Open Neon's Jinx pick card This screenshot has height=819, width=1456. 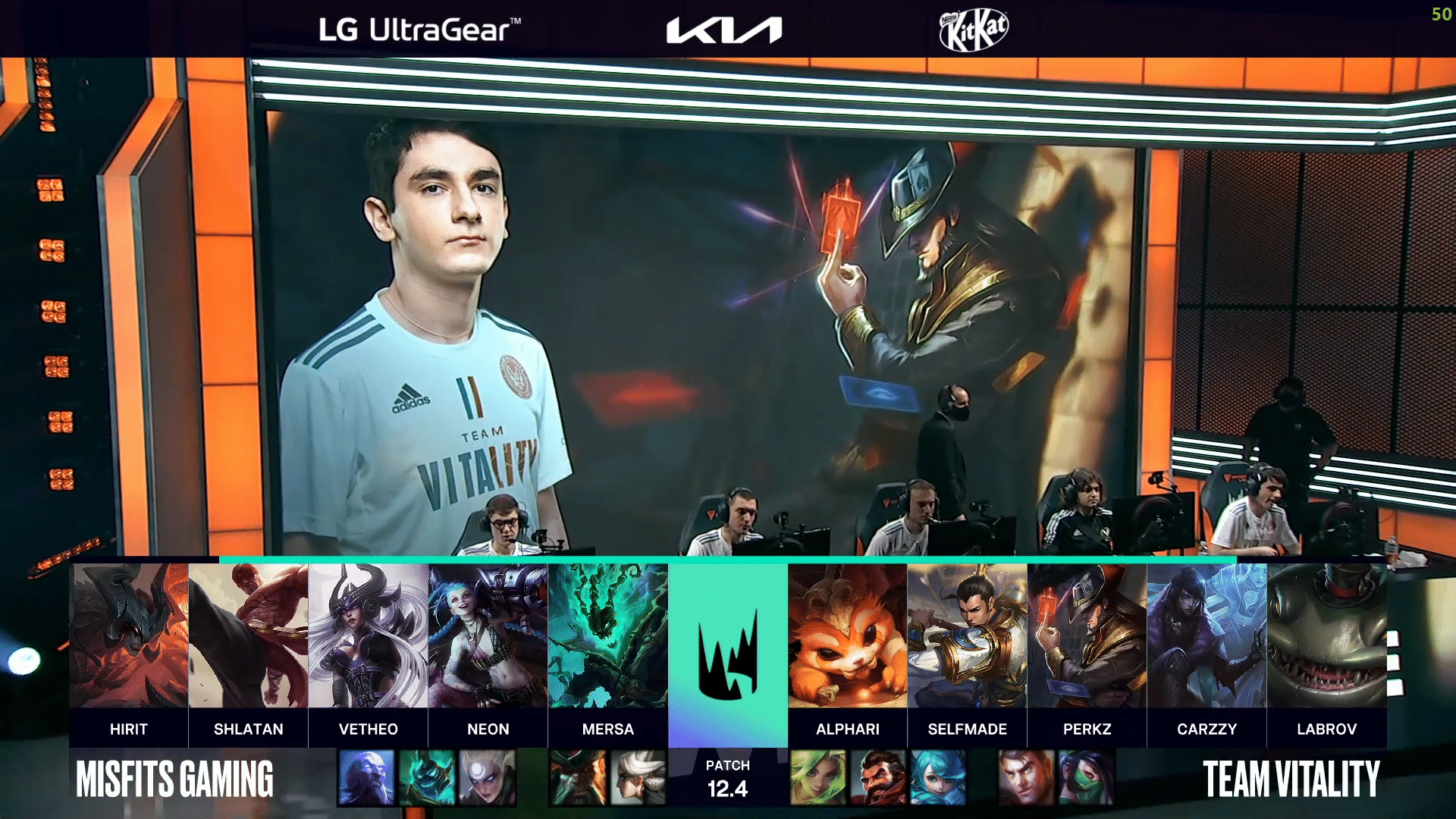click(x=488, y=635)
